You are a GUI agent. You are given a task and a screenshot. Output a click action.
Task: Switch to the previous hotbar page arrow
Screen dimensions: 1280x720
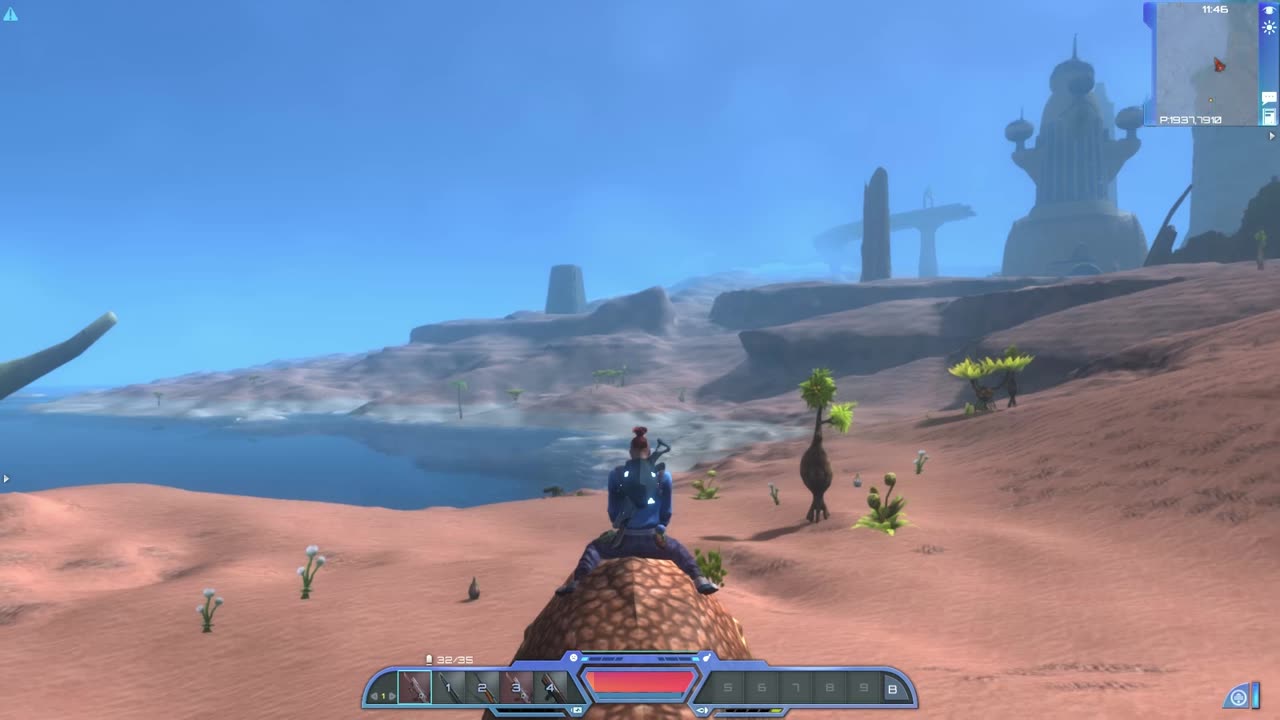point(373,696)
